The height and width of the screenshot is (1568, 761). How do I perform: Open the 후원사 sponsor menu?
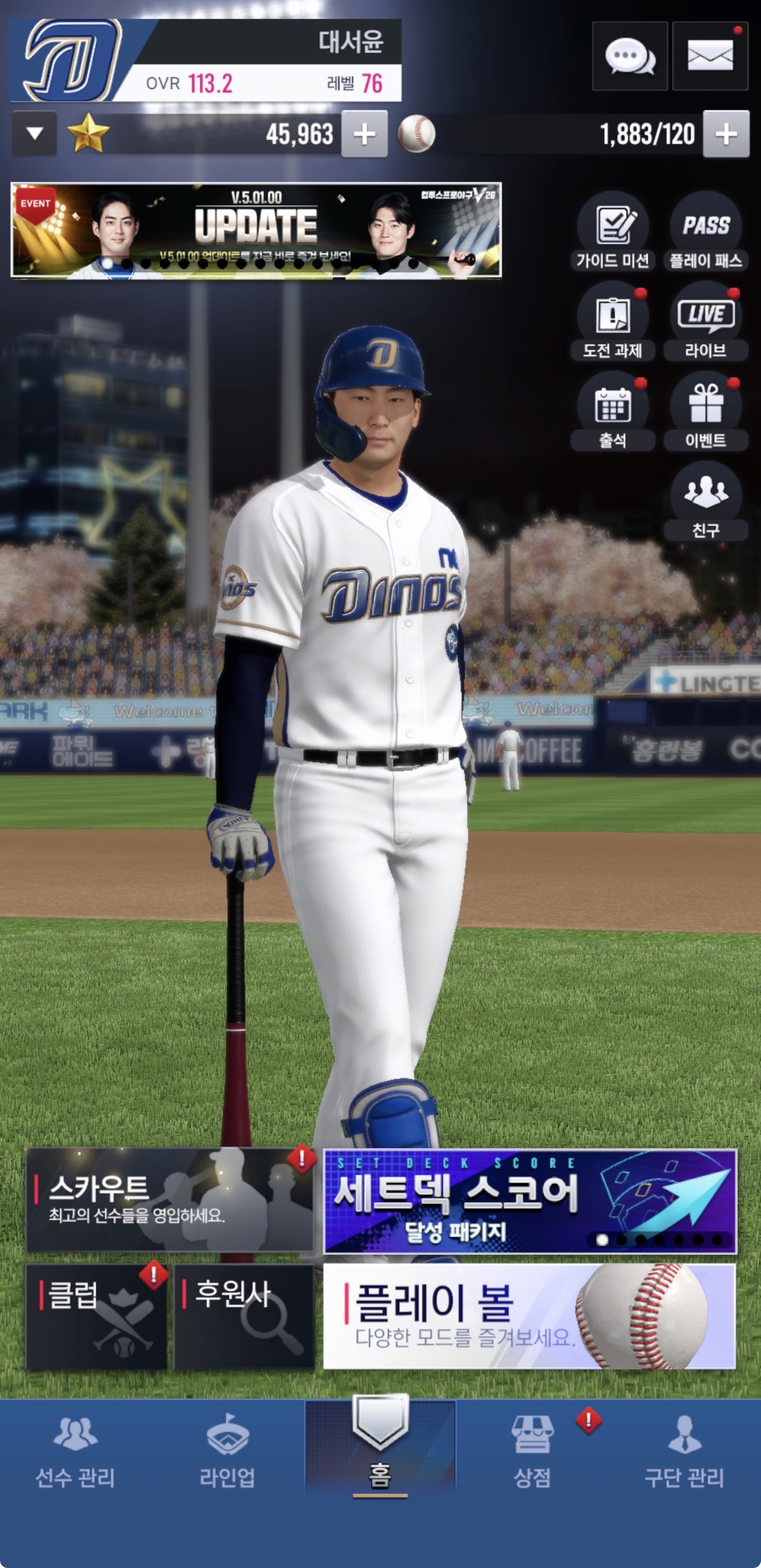click(243, 1317)
